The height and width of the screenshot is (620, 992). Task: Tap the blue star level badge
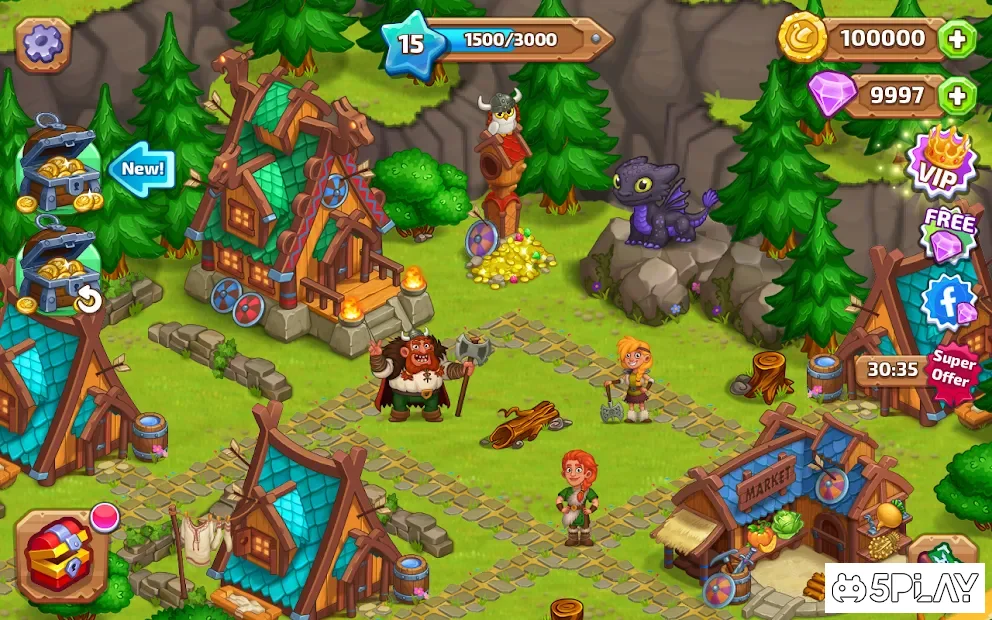coord(411,42)
